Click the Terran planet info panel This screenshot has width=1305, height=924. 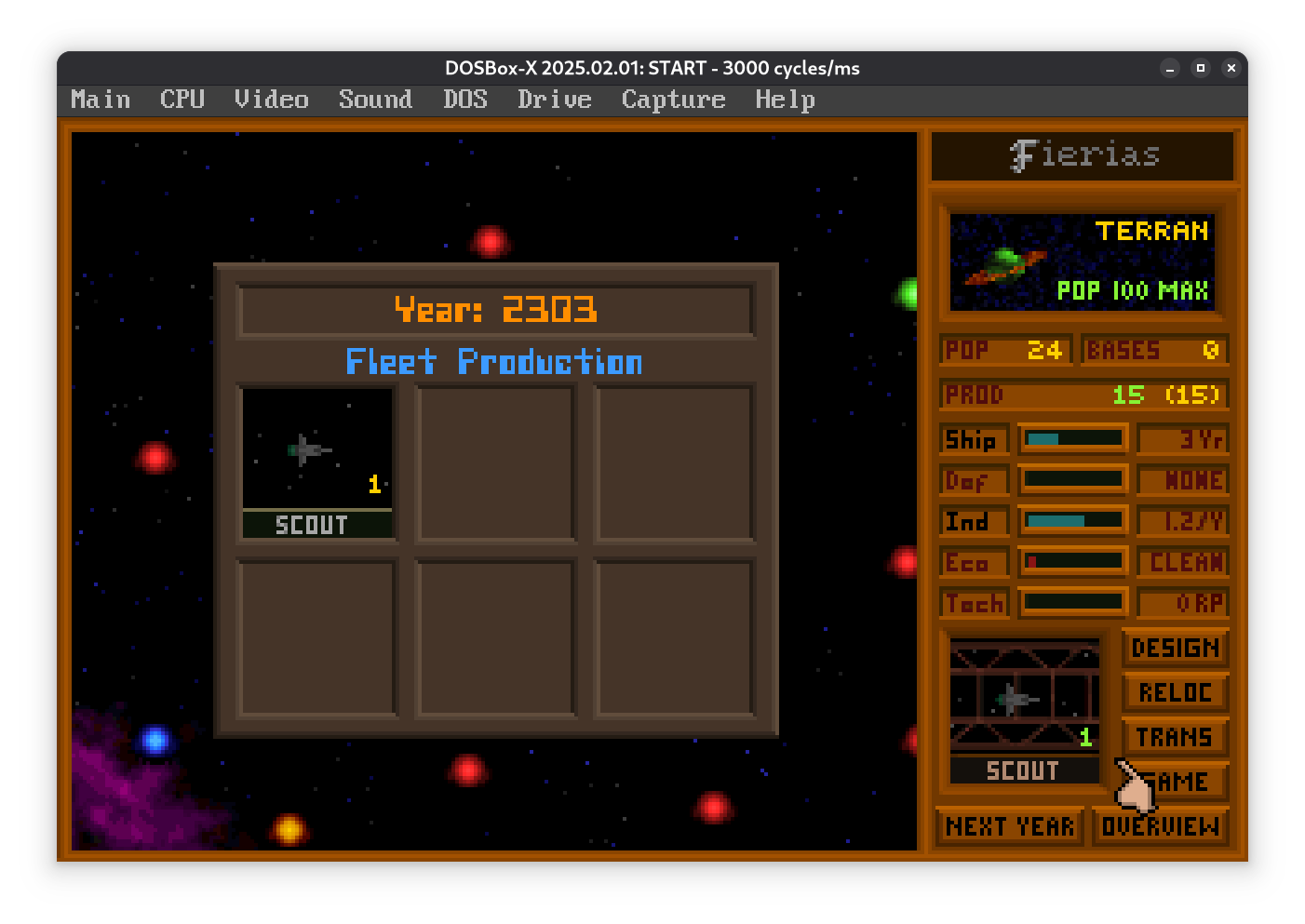tap(1082, 261)
